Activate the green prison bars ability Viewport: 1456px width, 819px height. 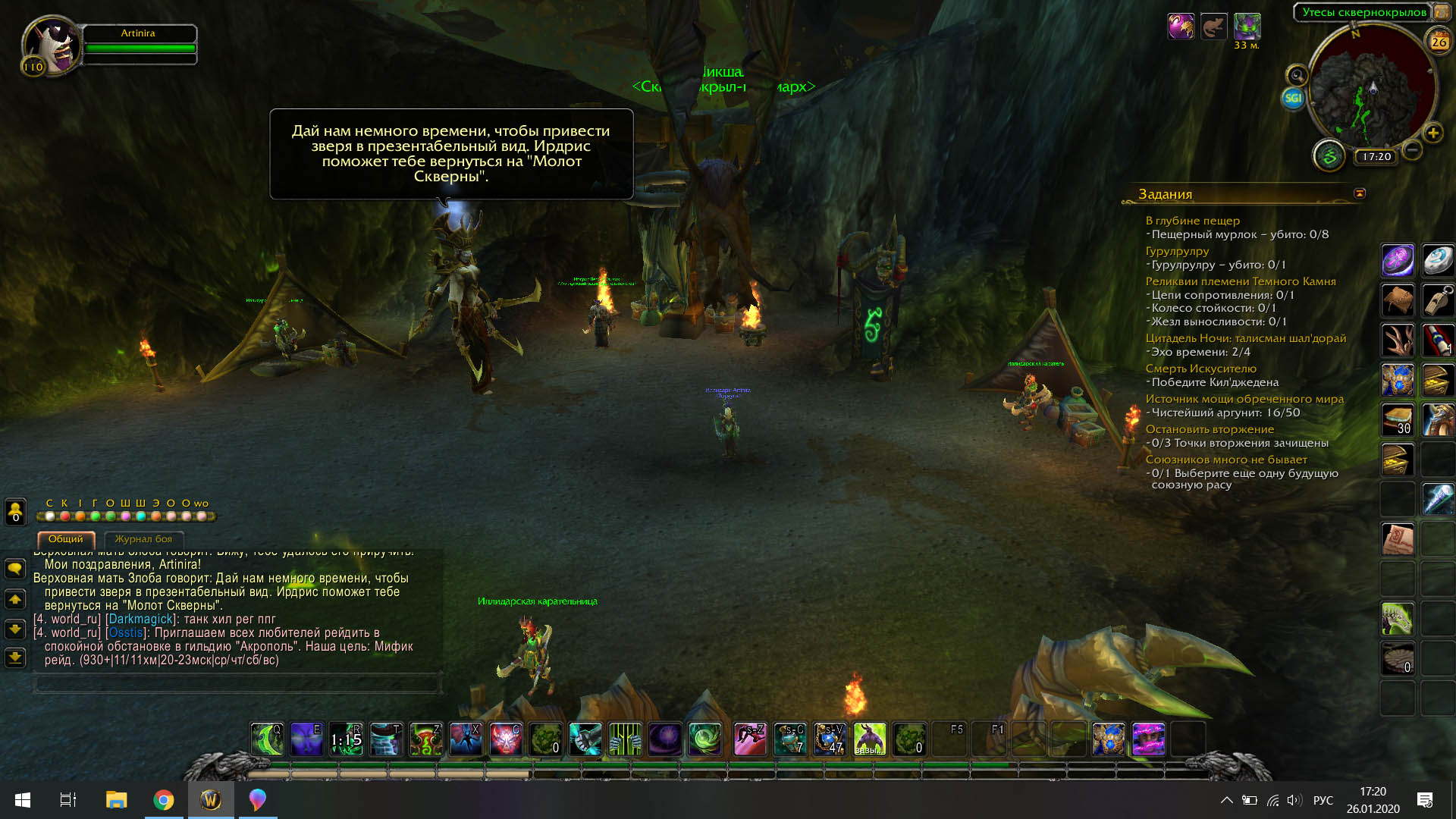tap(625, 739)
